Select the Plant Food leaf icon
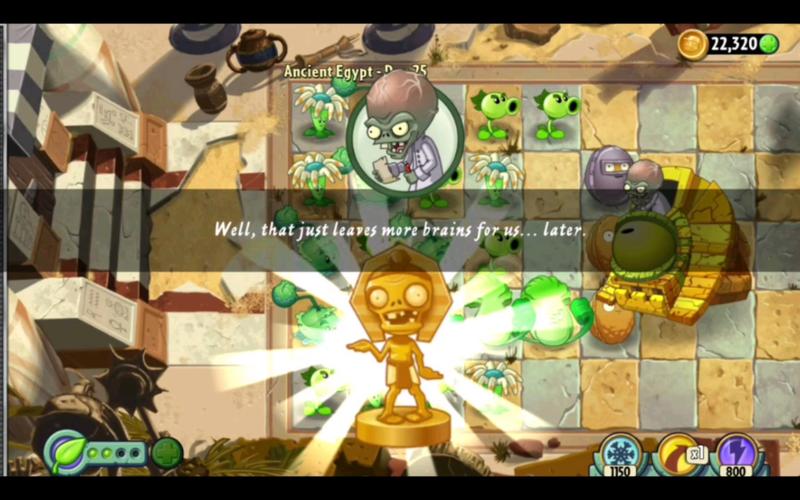The height and width of the screenshot is (500, 800). [x=68, y=451]
